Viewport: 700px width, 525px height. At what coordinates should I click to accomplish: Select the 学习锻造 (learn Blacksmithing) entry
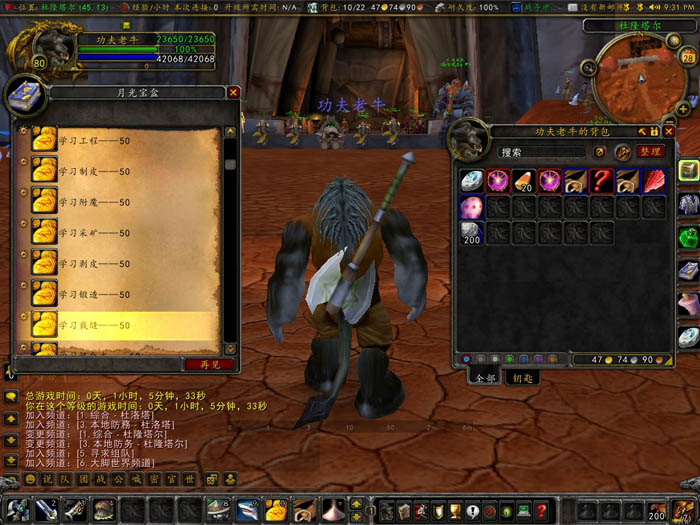click(x=95, y=295)
